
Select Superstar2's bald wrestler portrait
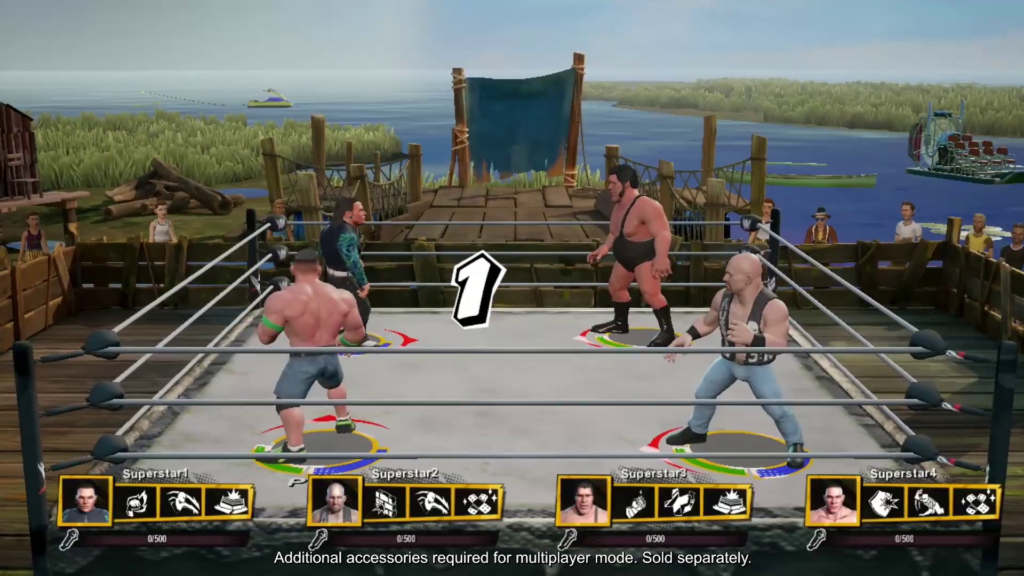334,501
